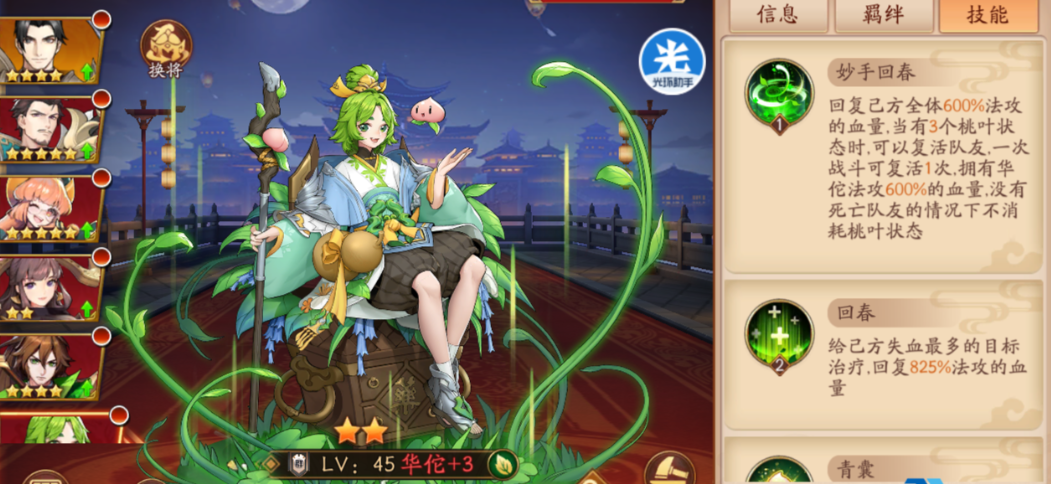This screenshot has height=484, width=1051.
Task: Open the 羁绊 bonds tab
Action: pos(883,15)
